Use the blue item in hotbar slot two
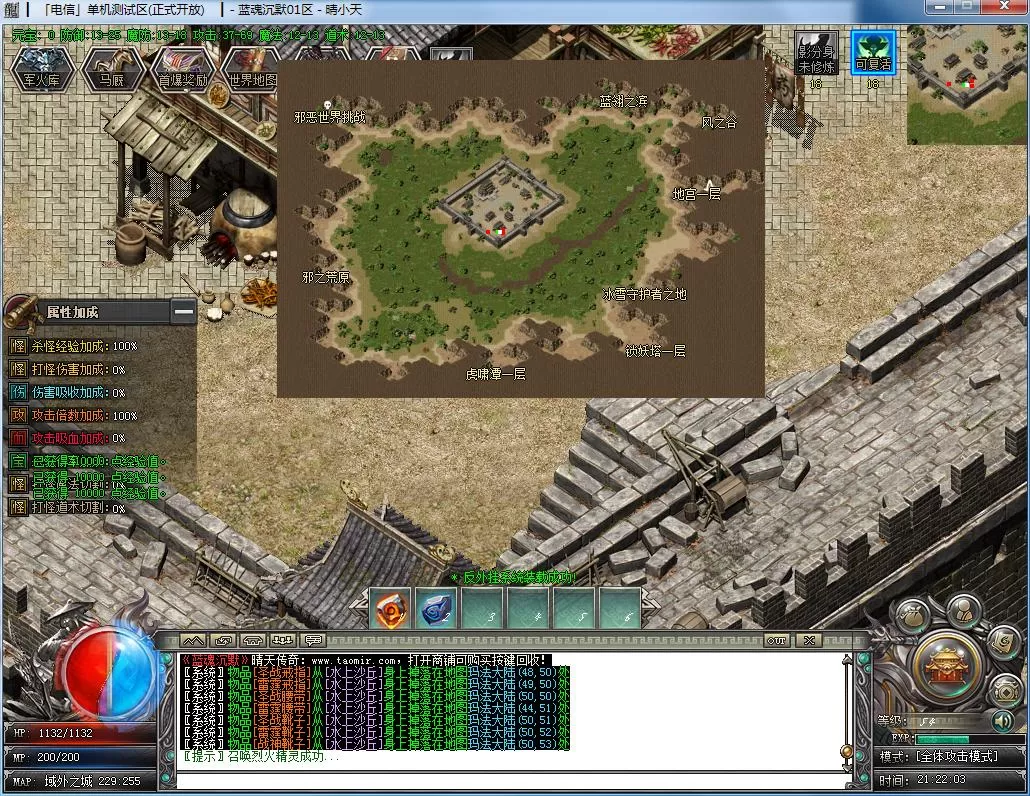The image size is (1030, 796). pyautogui.click(x=436, y=607)
